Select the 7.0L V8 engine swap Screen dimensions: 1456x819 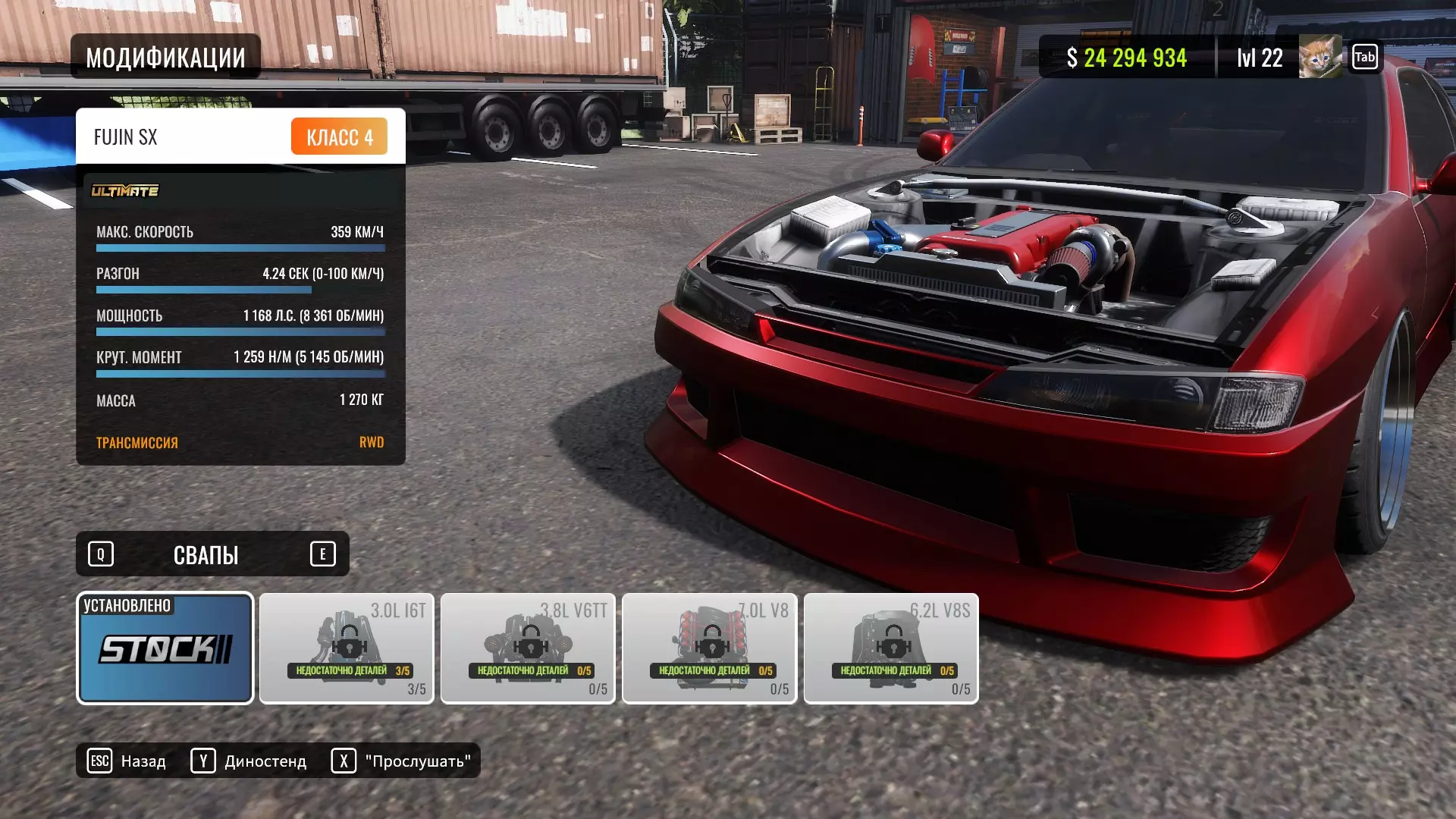click(x=709, y=648)
